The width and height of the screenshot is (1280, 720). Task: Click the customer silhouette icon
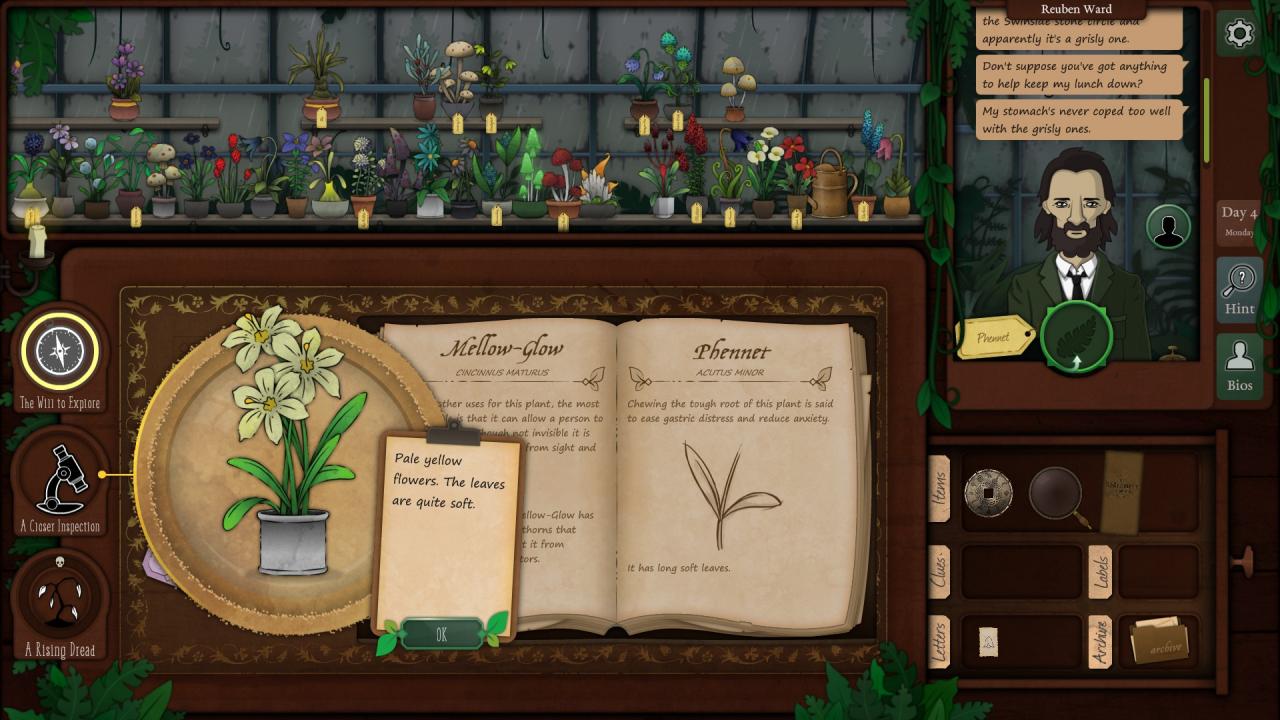(x=1167, y=227)
